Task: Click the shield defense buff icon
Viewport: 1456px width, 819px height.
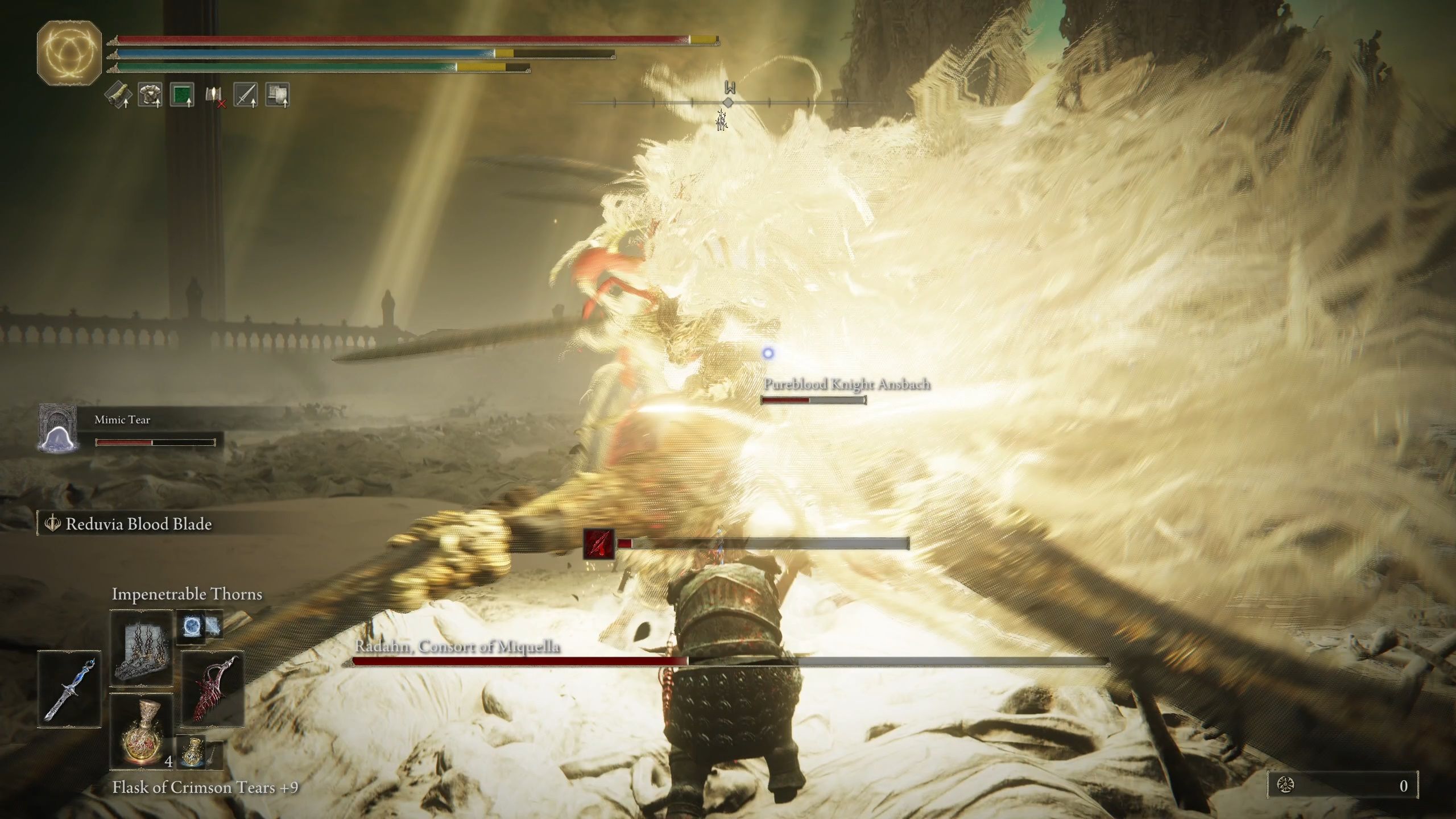Action: pyautogui.click(x=277, y=95)
